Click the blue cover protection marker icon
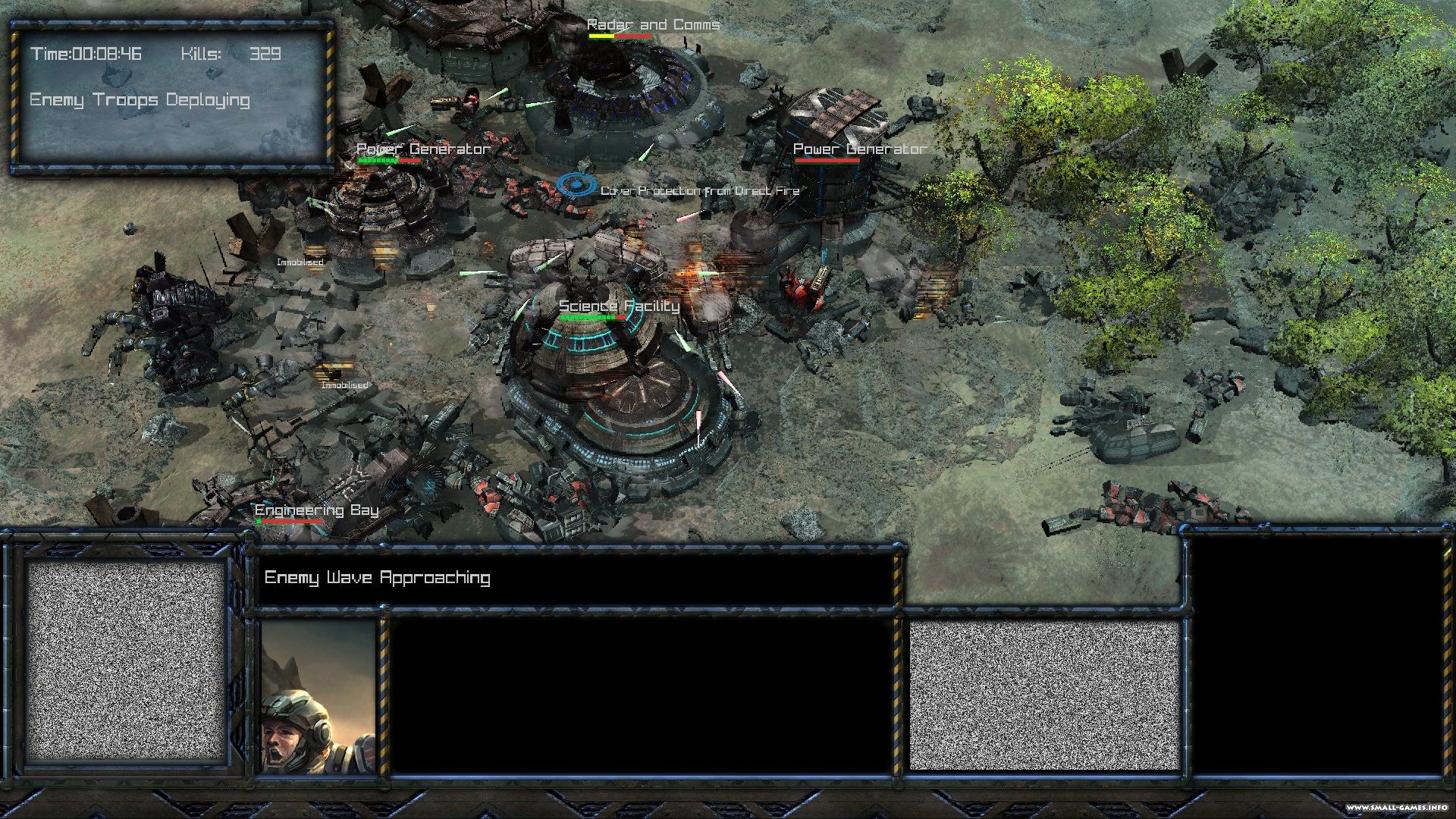Viewport: 1456px width, 819px height. point(576,184)
